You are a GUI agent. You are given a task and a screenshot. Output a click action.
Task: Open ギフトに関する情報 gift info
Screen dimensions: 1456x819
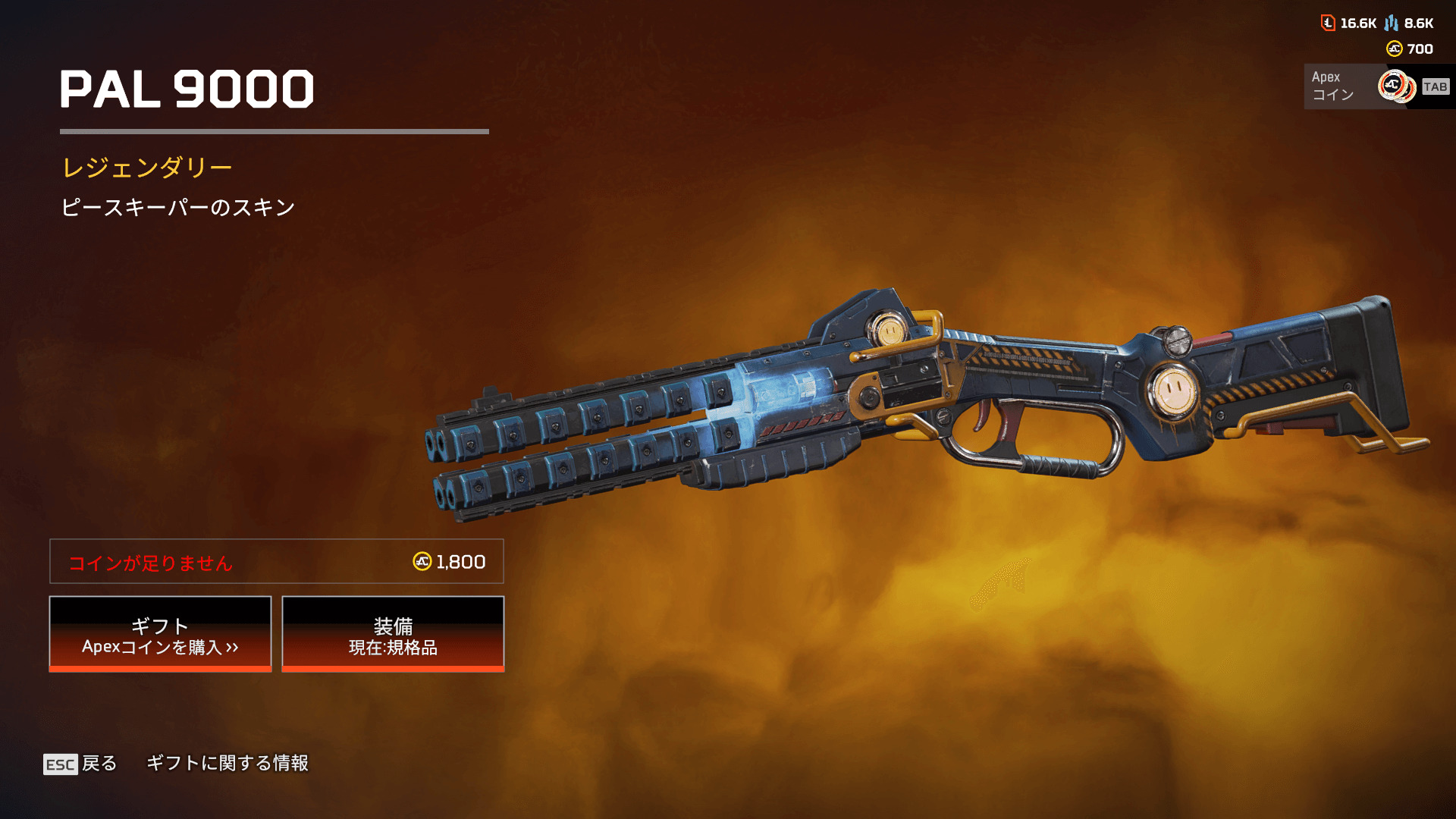[227, 763]
